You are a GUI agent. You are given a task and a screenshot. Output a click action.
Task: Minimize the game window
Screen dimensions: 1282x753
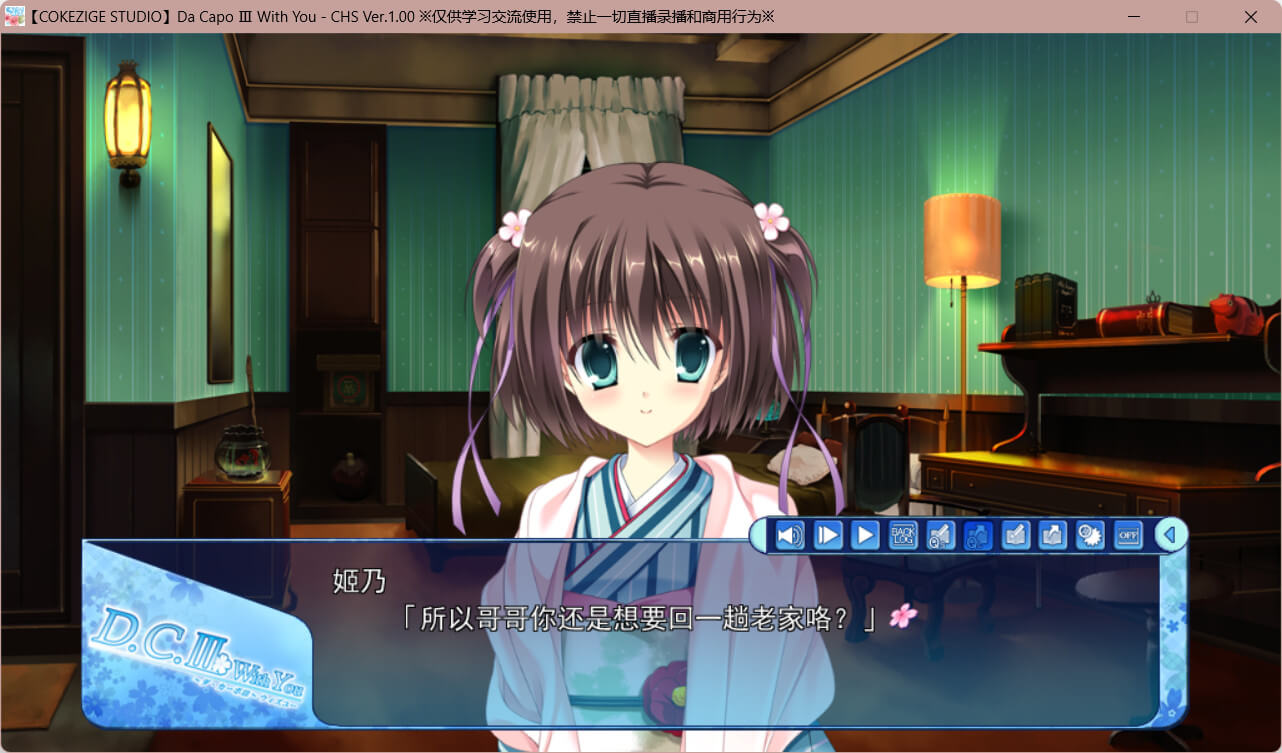[x=1133, y=17]
